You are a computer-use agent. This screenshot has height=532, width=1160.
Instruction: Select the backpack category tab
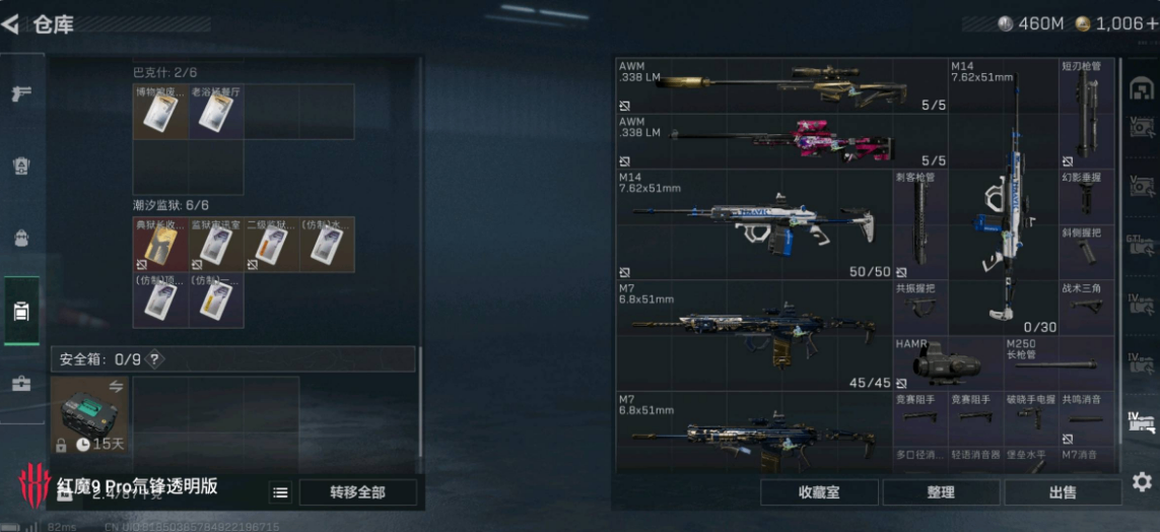(x=21, y=238)
